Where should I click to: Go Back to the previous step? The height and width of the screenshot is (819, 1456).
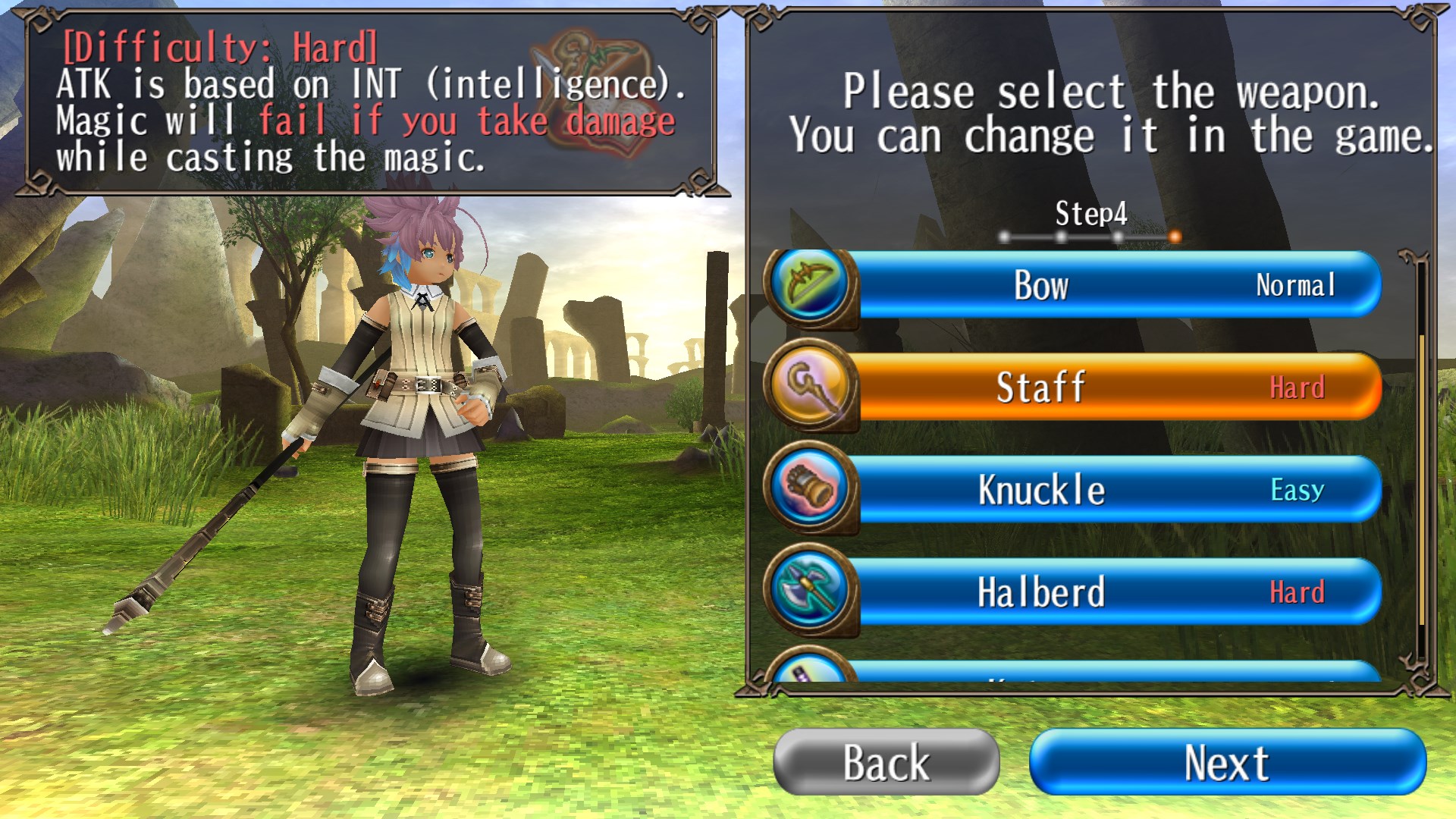886,762
